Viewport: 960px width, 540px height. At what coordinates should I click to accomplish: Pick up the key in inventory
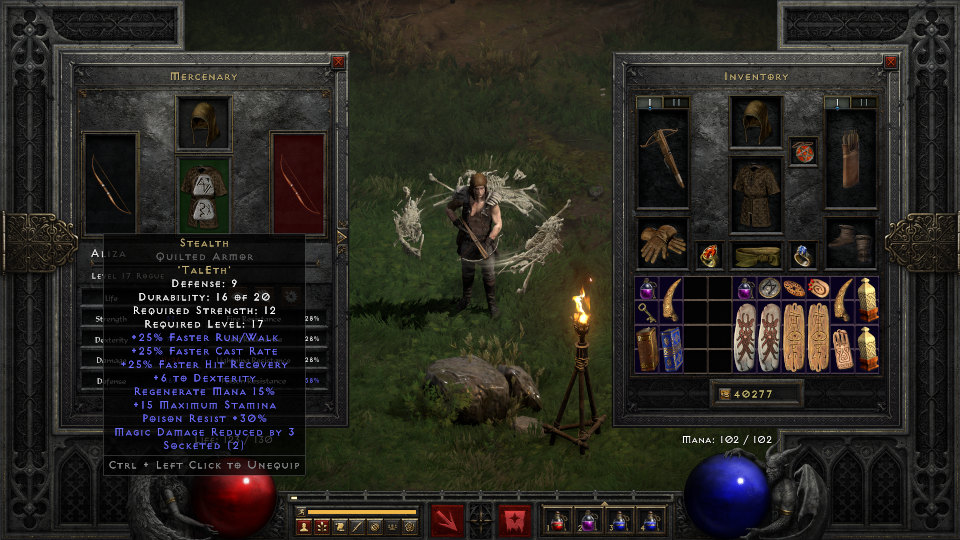point(645,313)
